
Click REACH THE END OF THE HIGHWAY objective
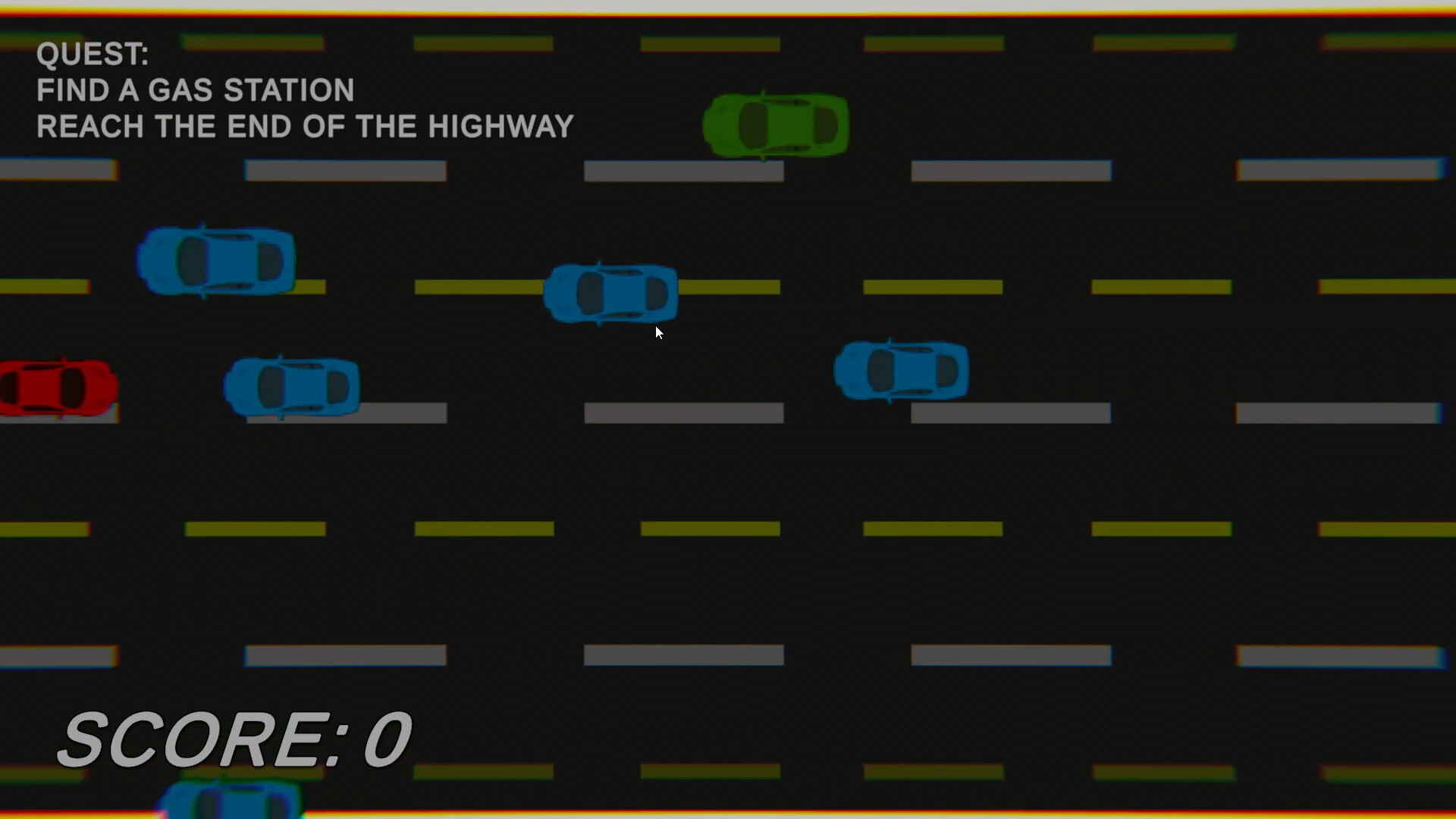click(305, 126)
